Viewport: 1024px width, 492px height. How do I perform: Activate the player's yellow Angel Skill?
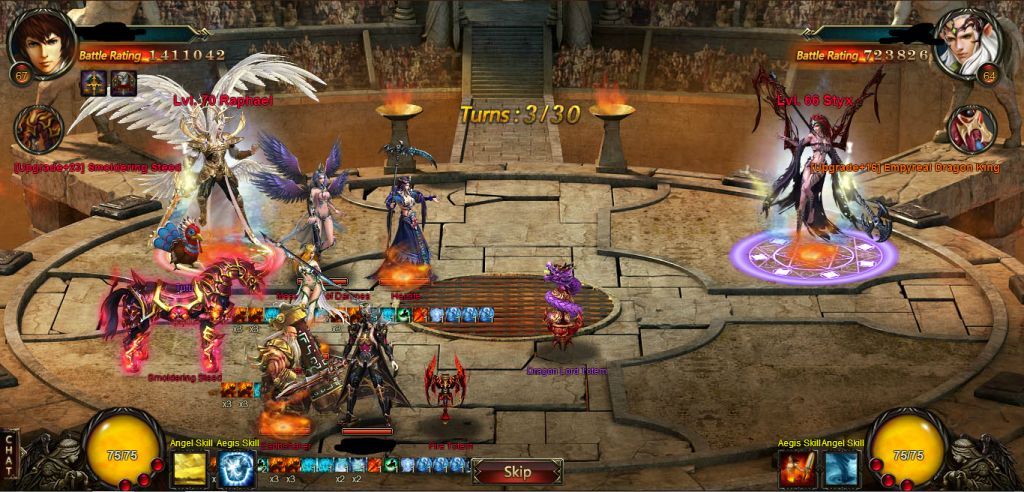point(188,467)
